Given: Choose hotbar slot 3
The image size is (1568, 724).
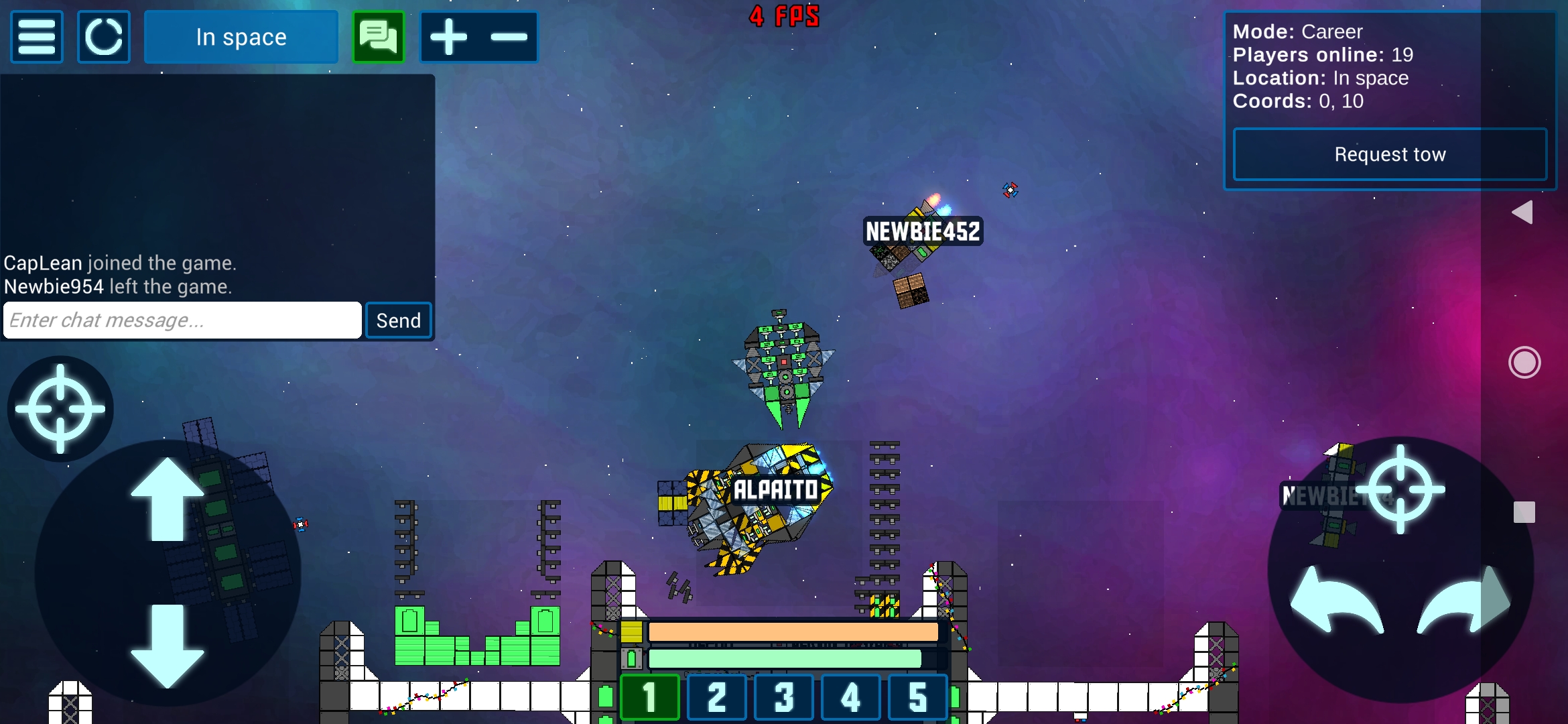Looking at the screenshot, I should (784, 697).
